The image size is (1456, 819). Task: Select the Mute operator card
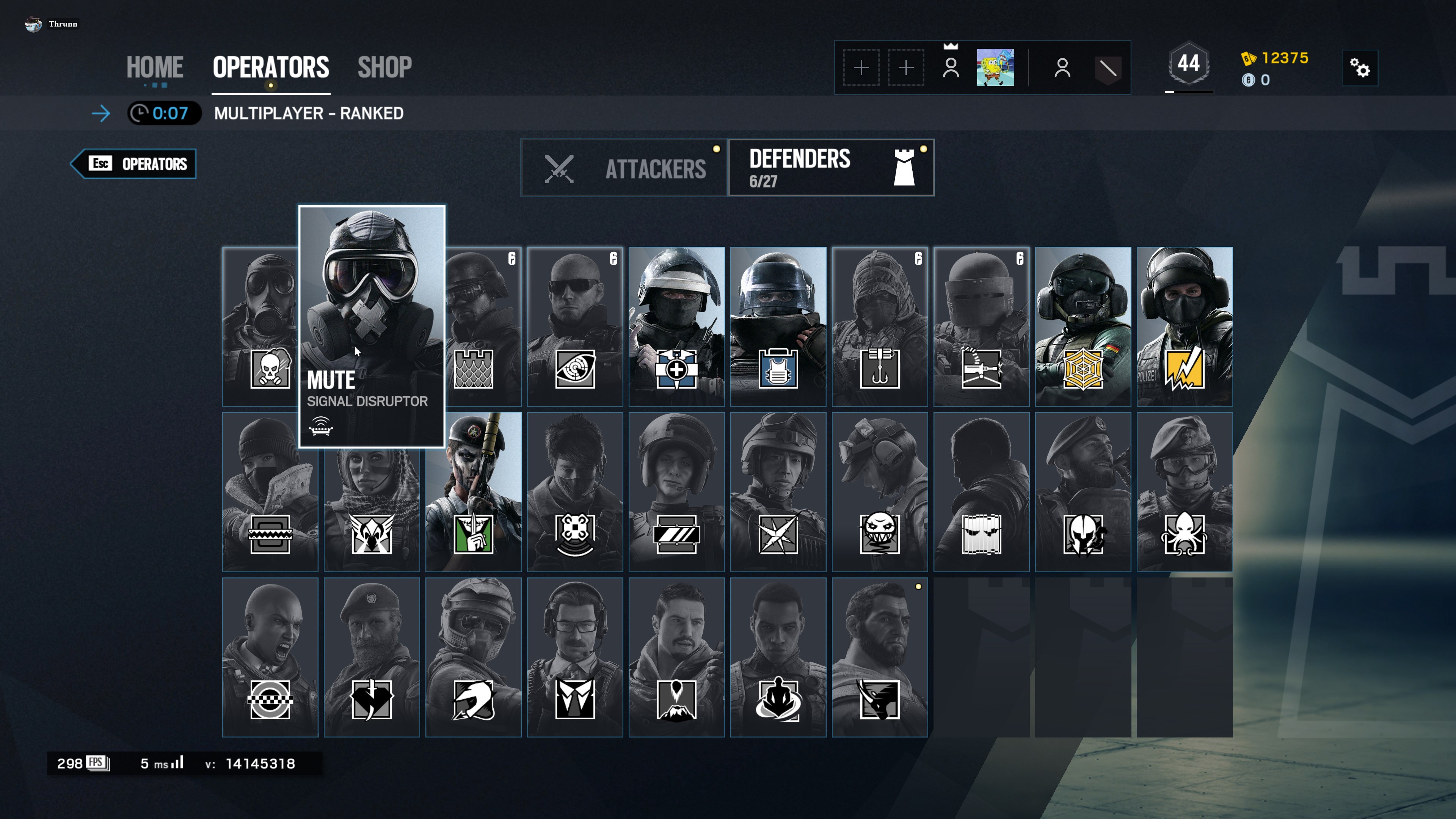point(371,326)
